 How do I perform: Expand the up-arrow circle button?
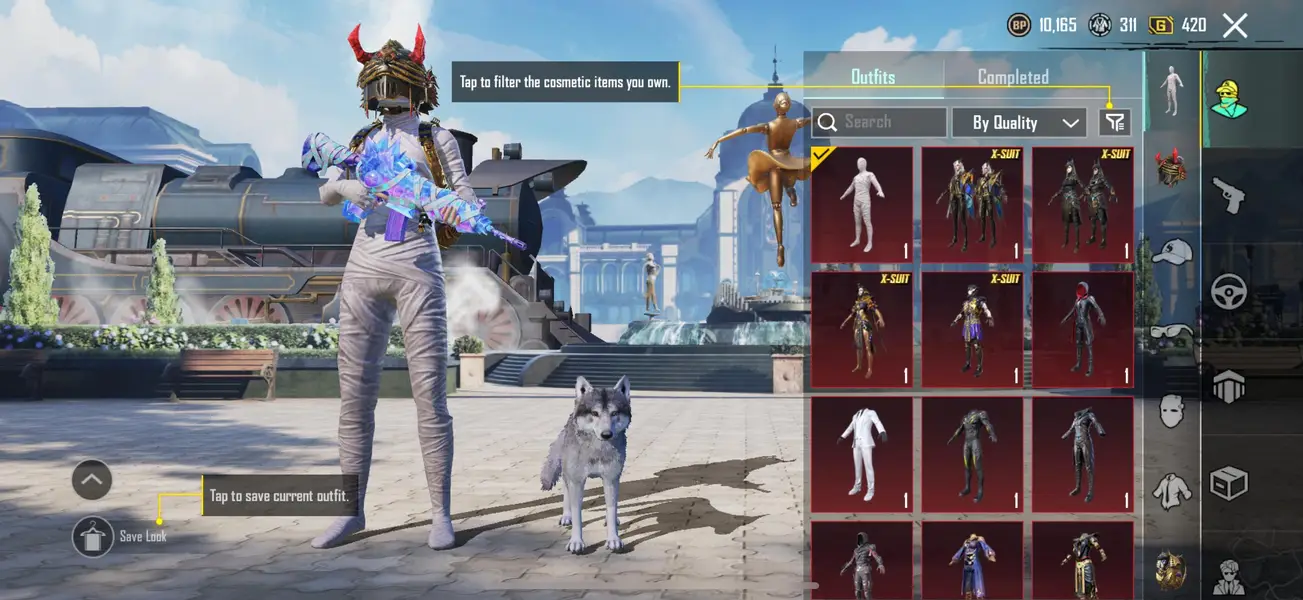click(91, 480)
